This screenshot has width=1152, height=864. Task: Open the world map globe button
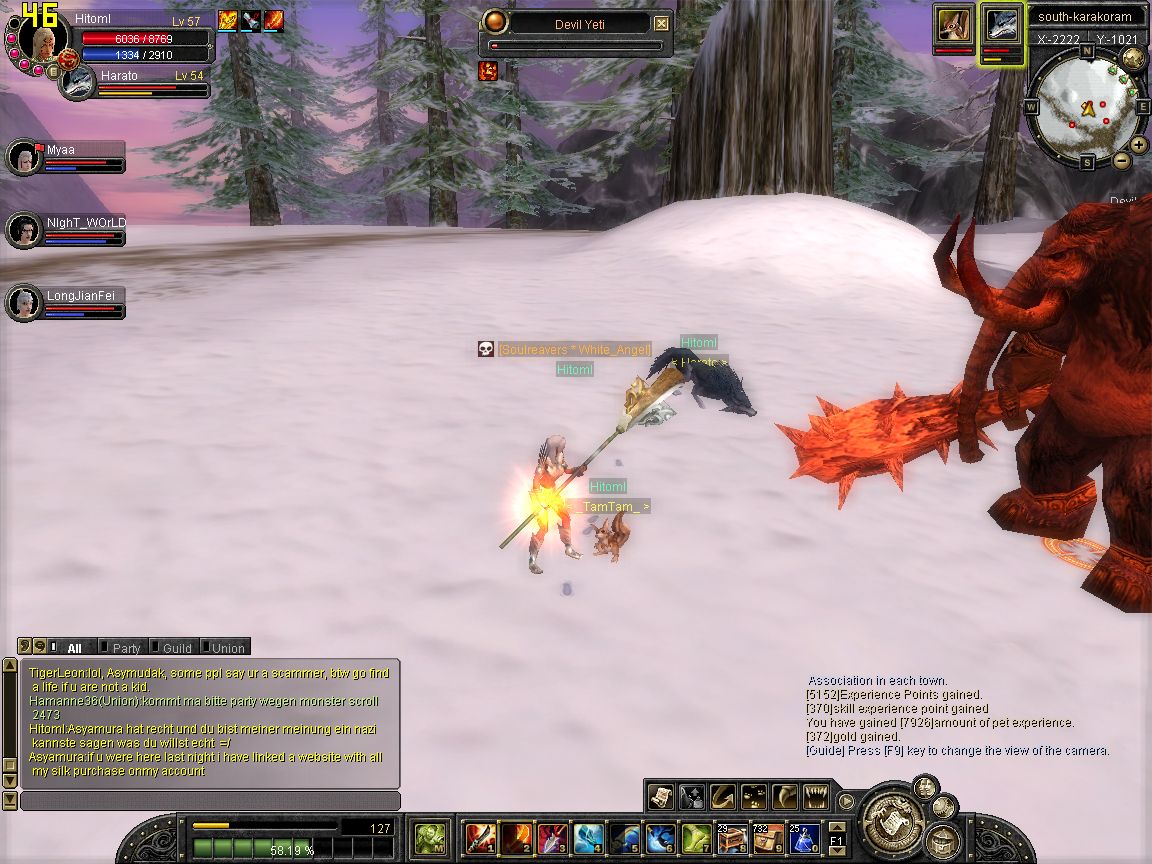(x=1133, y=57)
